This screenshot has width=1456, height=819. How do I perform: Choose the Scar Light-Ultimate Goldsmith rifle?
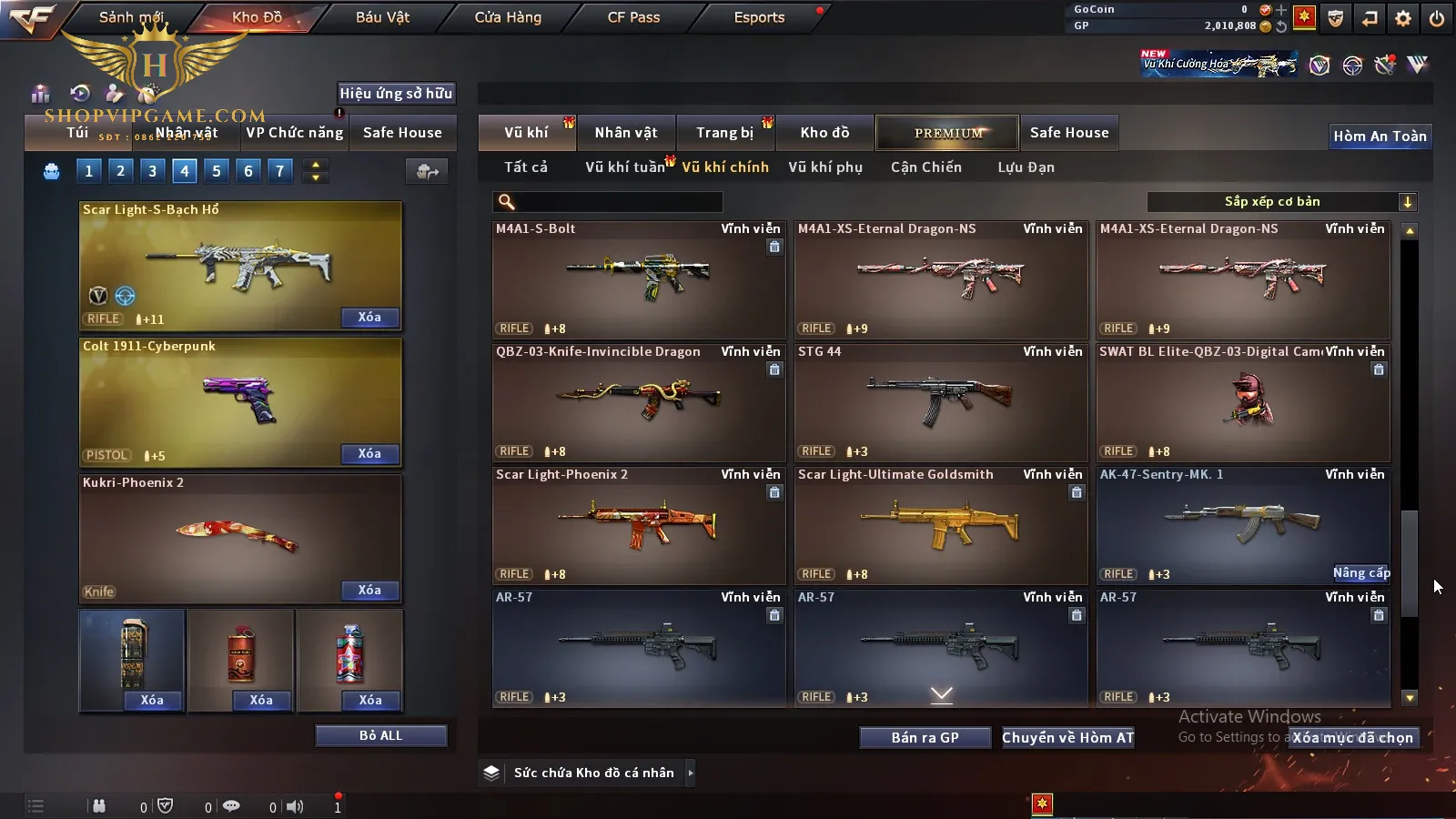[x=941, y=525]
